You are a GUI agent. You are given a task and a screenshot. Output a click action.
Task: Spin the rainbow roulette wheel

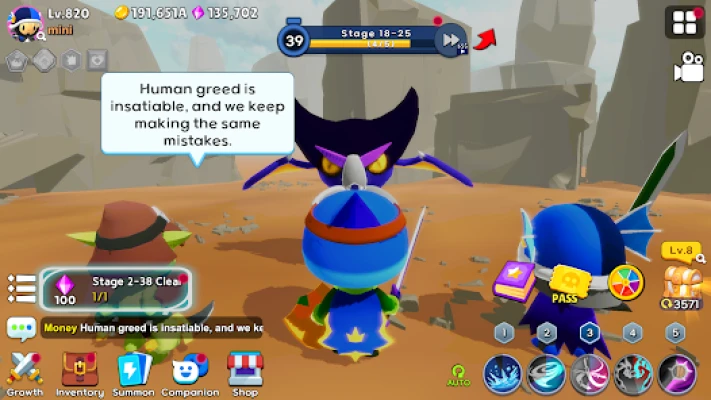(x=626, y=282)
